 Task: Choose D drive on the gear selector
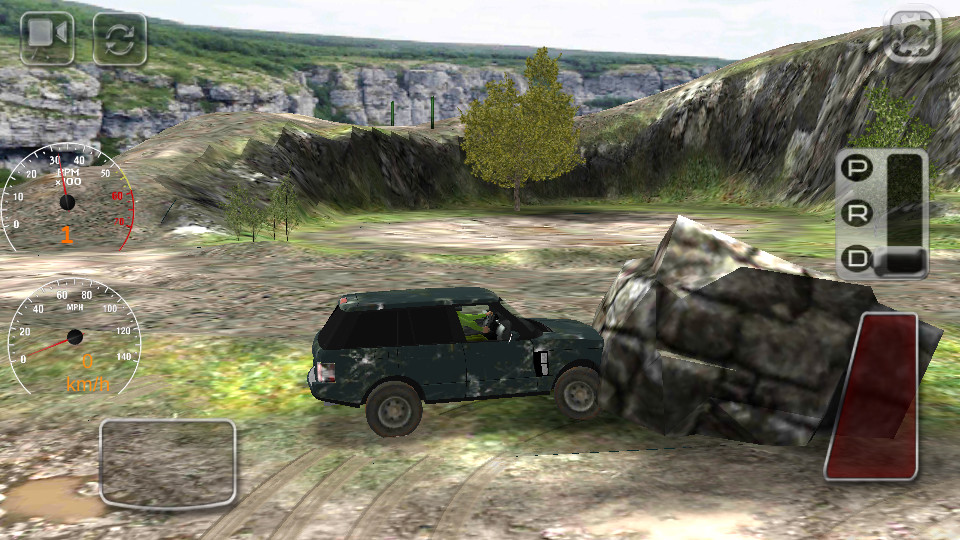pos(857,259)
